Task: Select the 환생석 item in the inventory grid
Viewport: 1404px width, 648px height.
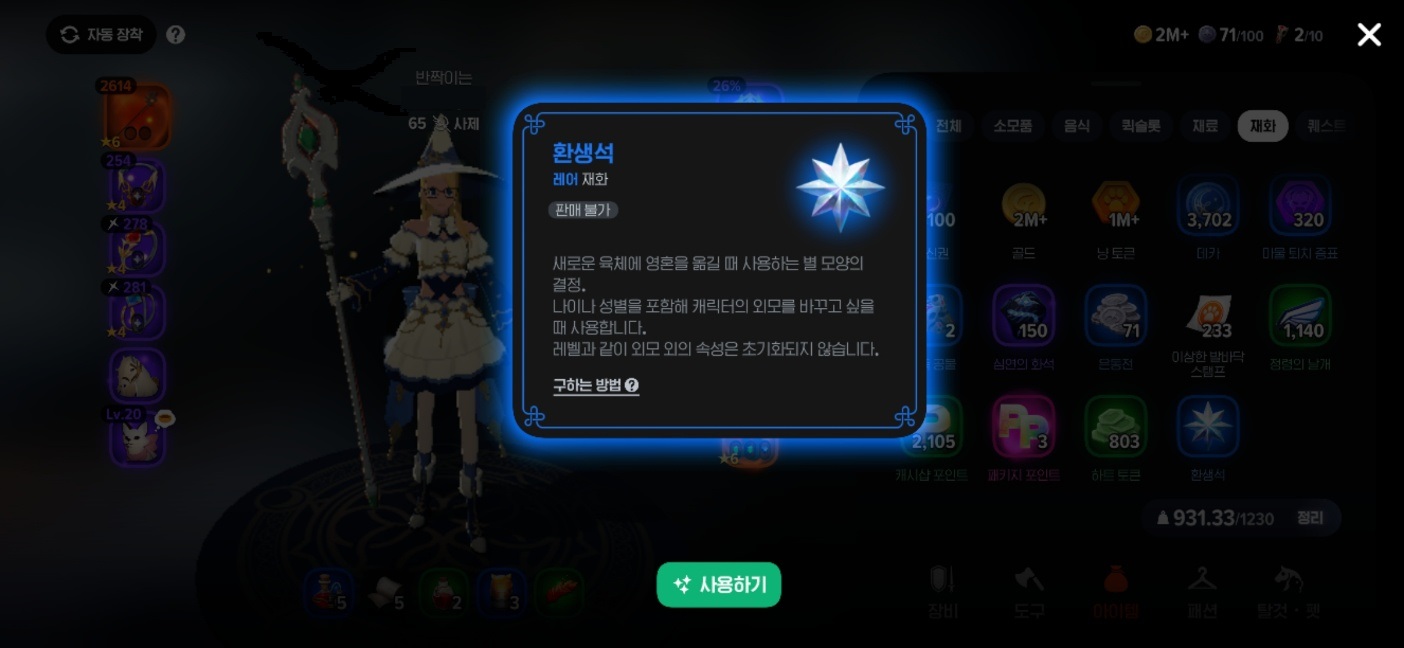Action: 1208,428
